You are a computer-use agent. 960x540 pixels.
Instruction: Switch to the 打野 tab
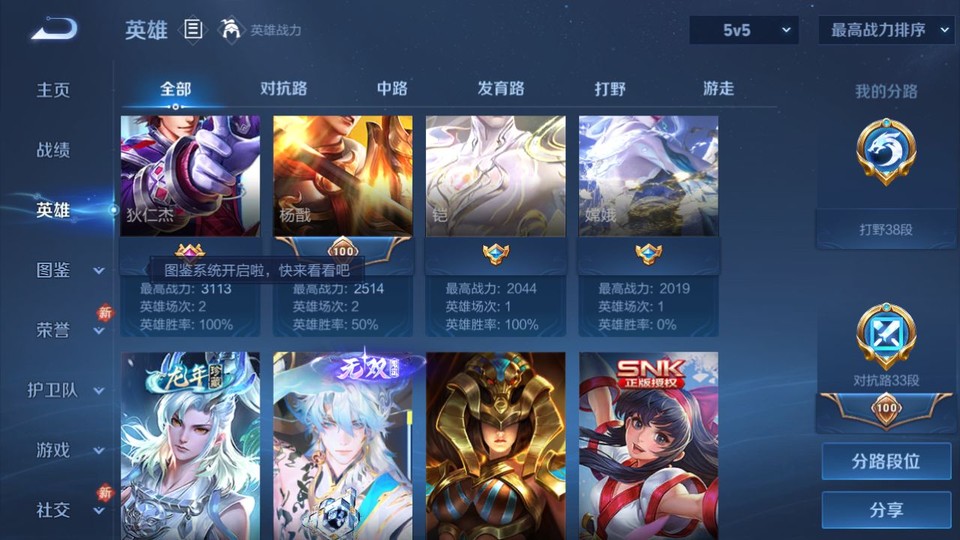610,89
